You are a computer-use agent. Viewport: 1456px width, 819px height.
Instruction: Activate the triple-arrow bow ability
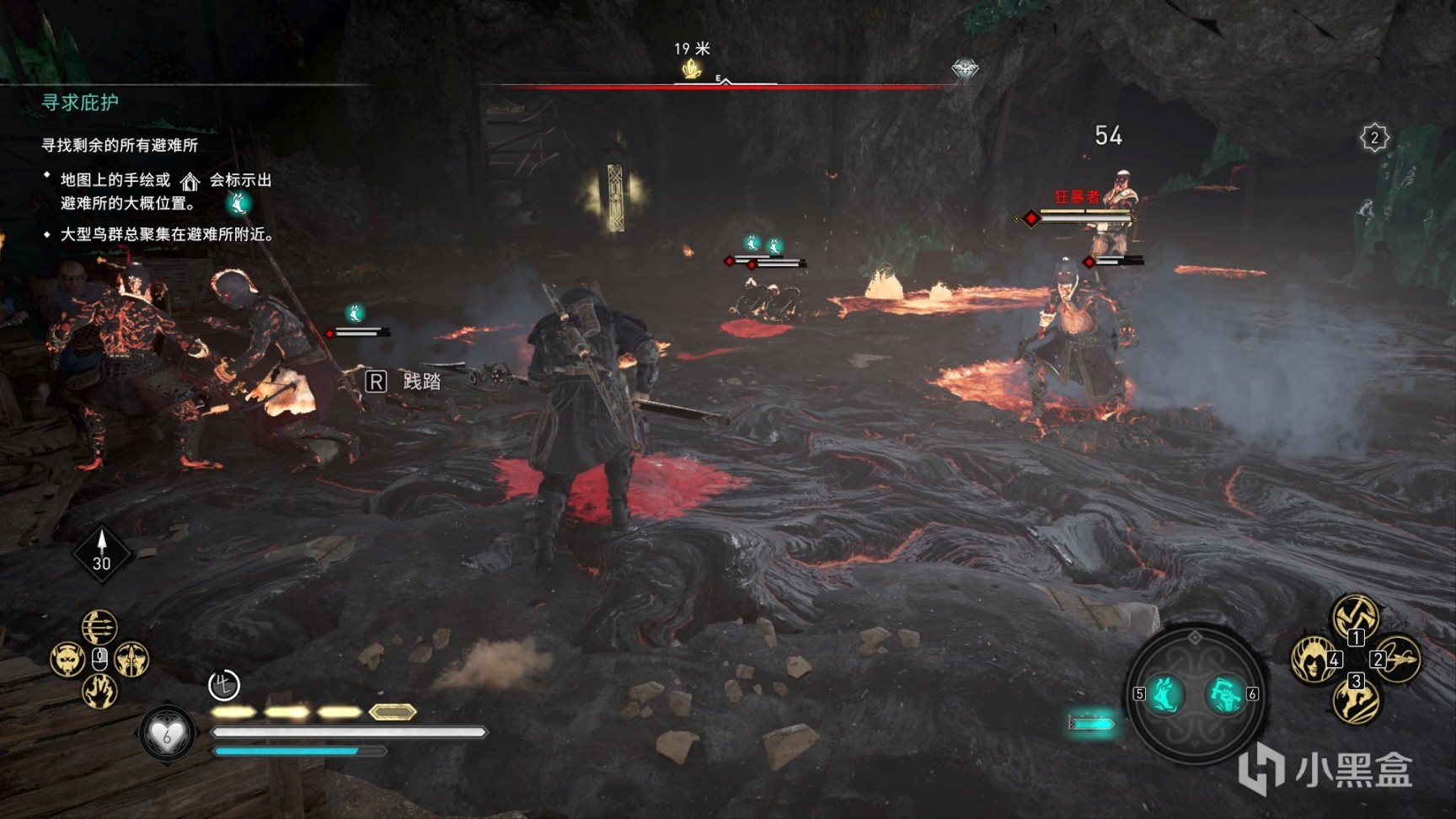tap(99, 627)
